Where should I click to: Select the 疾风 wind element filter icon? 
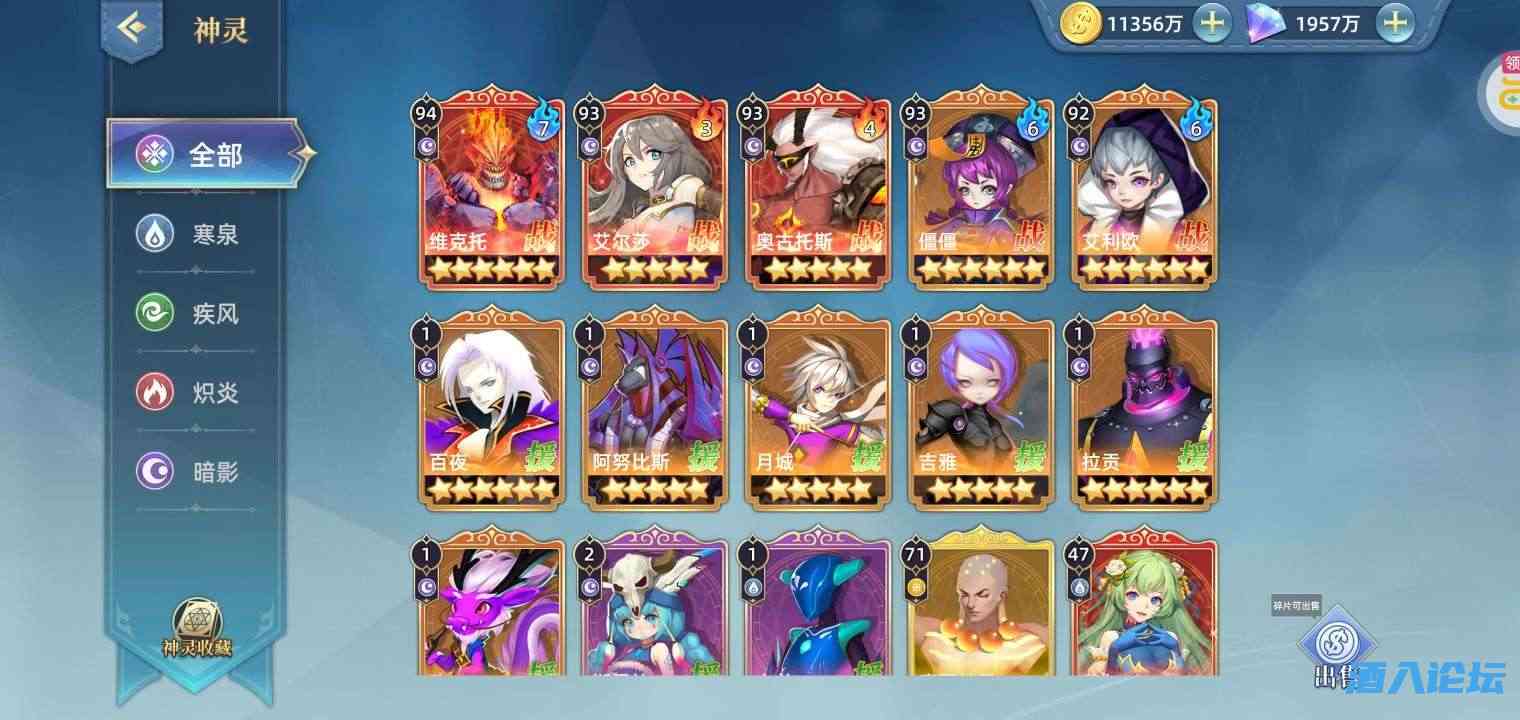(153, 313)
